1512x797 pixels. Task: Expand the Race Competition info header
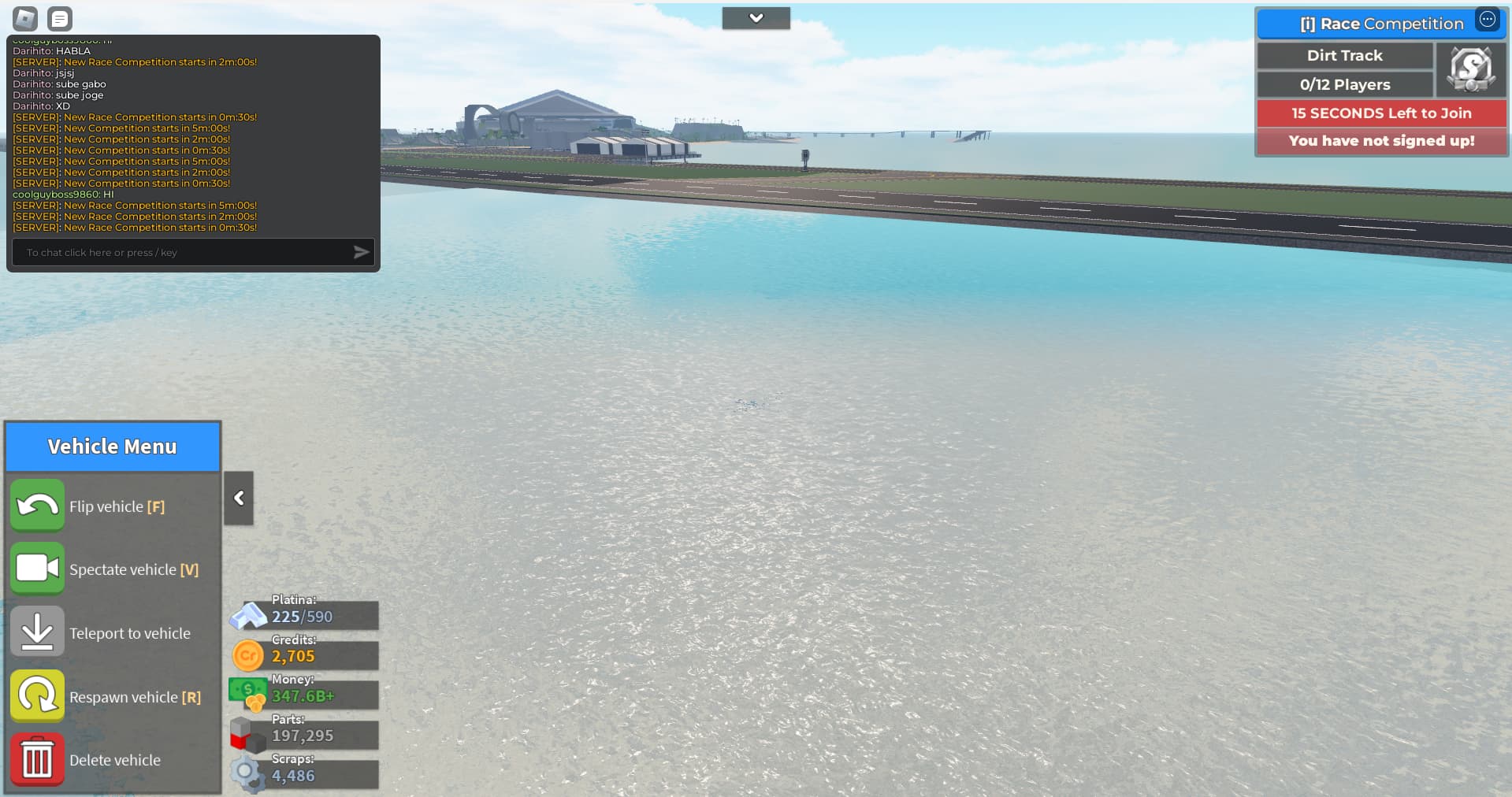[x=1375, y=24]
